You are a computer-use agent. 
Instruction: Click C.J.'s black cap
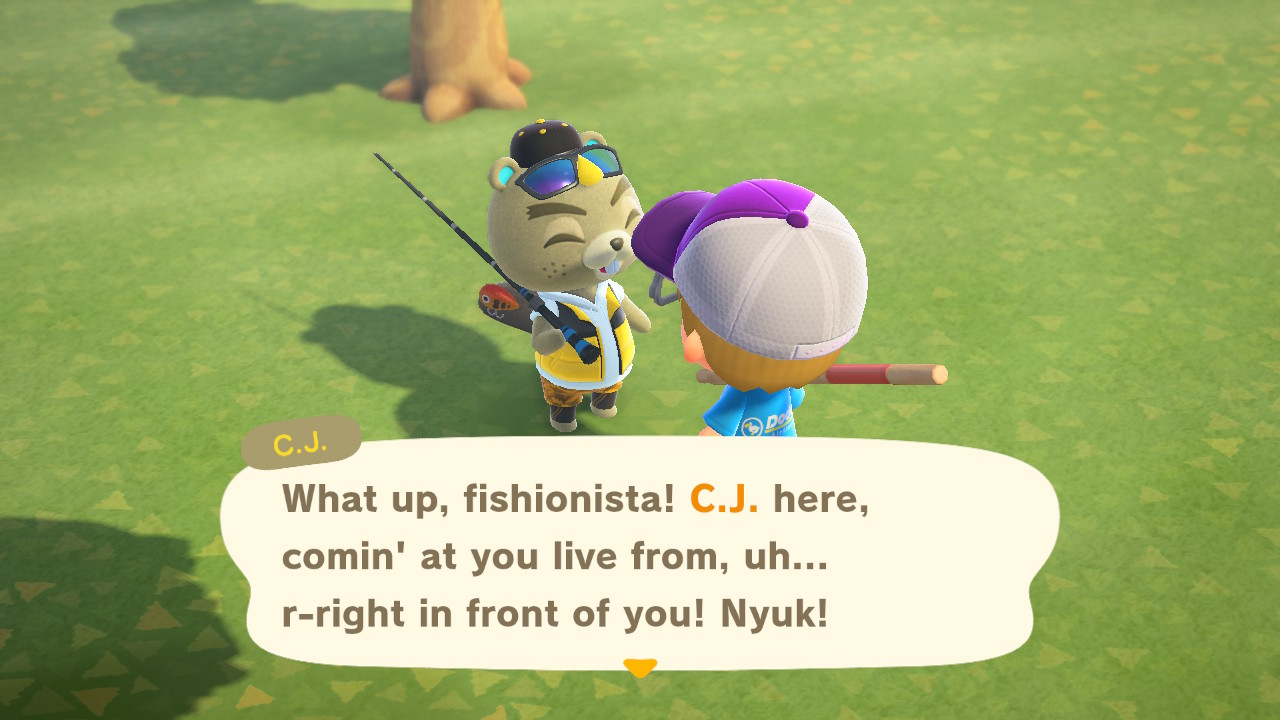[x=545, y=135]
